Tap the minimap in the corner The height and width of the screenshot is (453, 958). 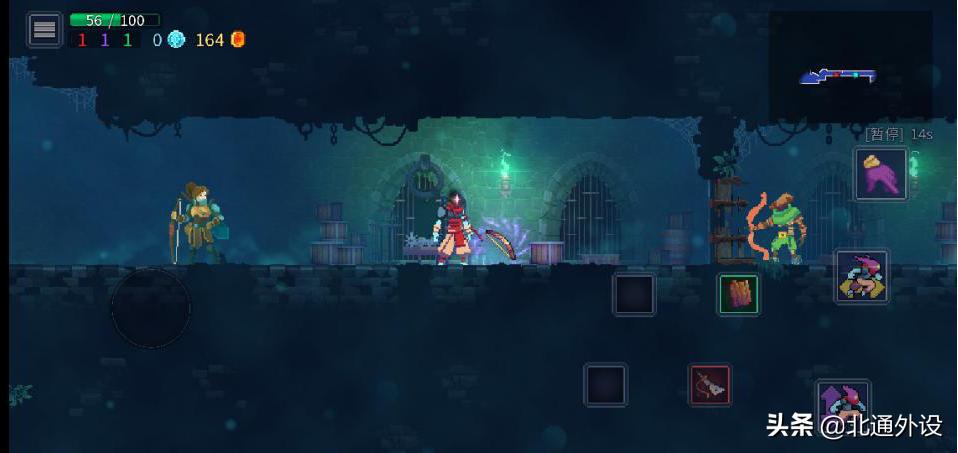(850, 65)
